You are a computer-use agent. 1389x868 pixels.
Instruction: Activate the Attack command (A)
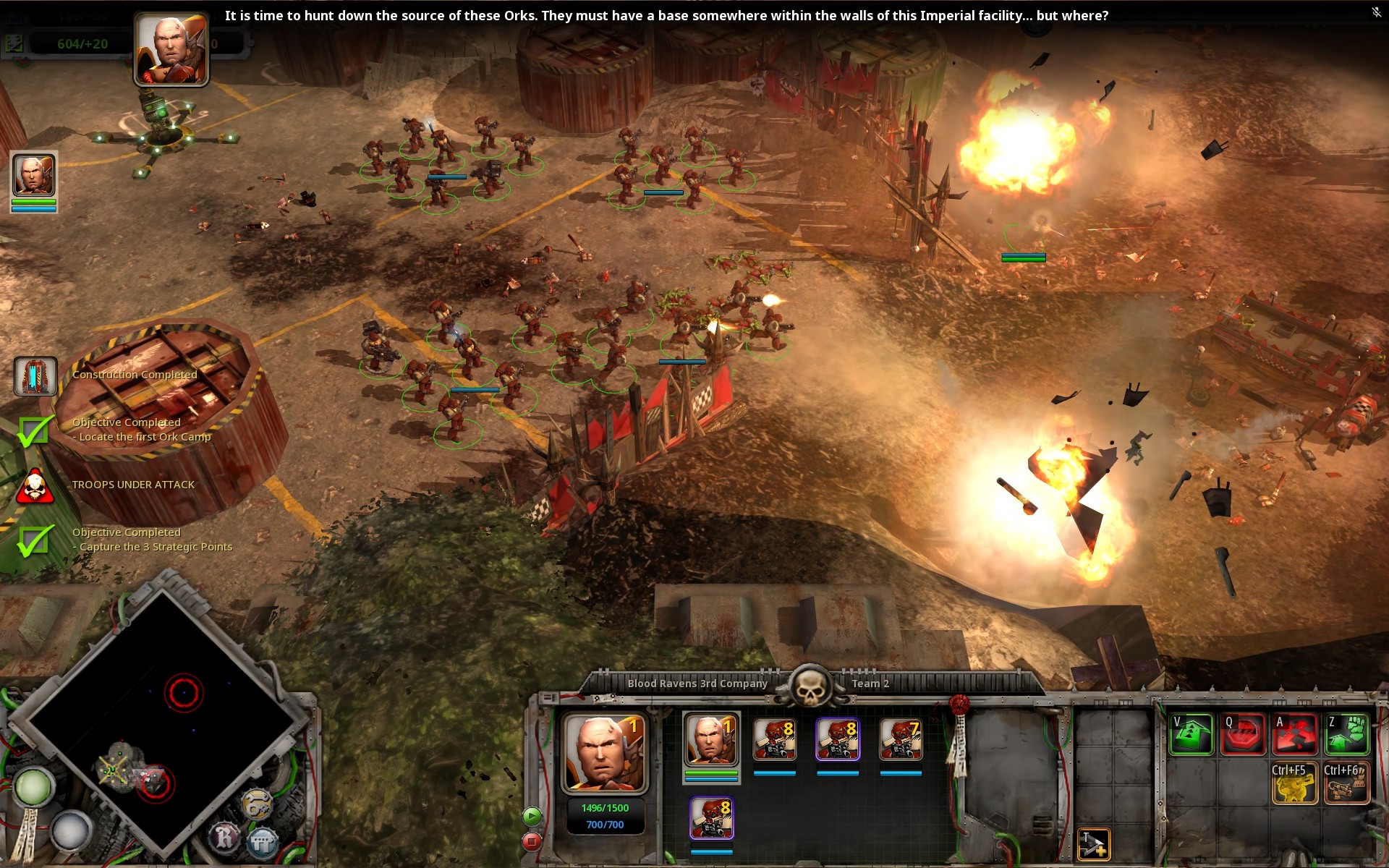pos(1295,734)
